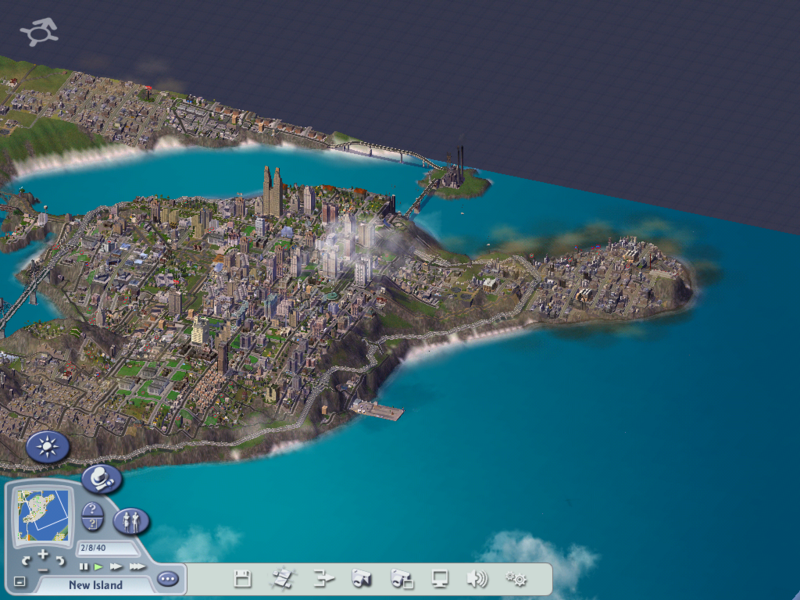Image resolution: width=800 pixels, height=600 pixels.
Task: Take a snapshot with the camera icon
Action: tap(362, 578)
